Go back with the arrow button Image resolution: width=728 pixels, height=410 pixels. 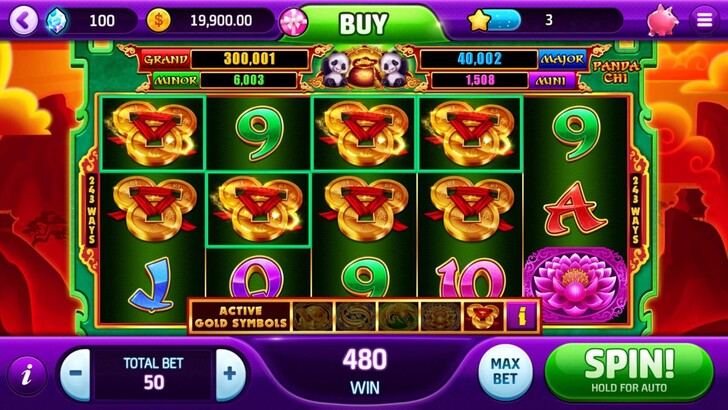(24, 19)
